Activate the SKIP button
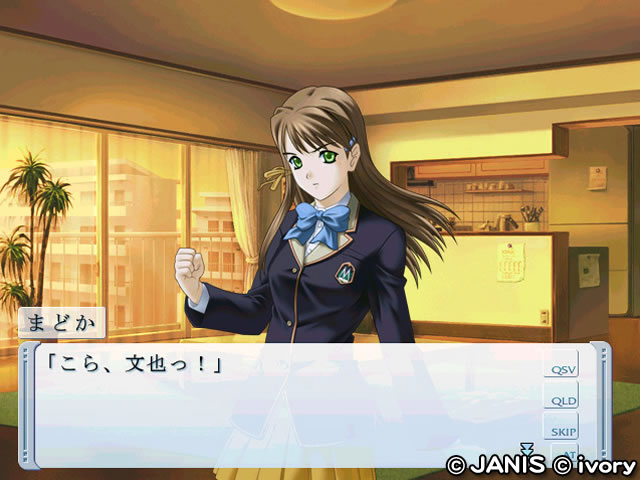 (561, 430)
